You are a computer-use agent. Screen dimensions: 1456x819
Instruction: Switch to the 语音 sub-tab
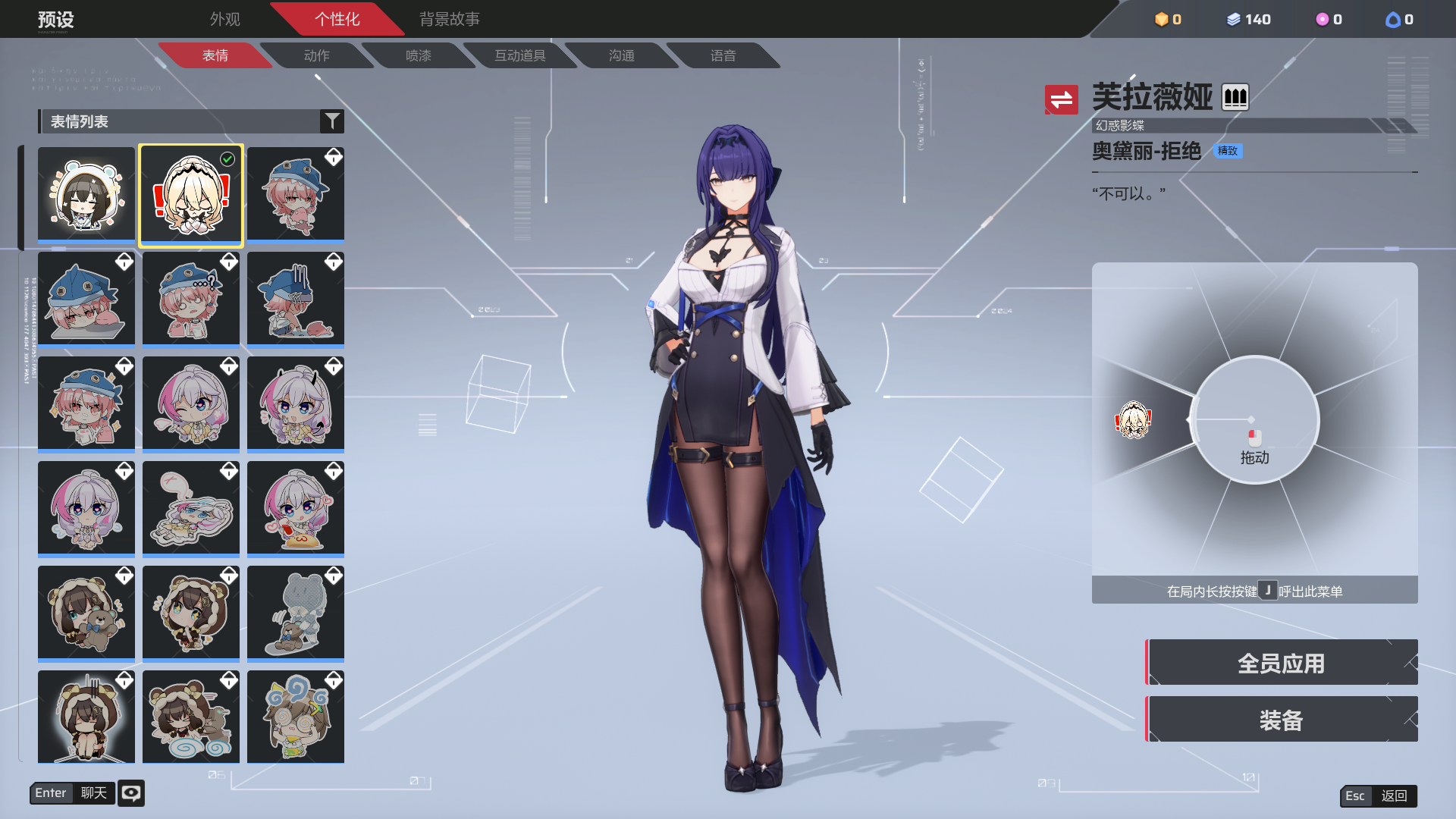pyautogui.click(x=723, y=55)
